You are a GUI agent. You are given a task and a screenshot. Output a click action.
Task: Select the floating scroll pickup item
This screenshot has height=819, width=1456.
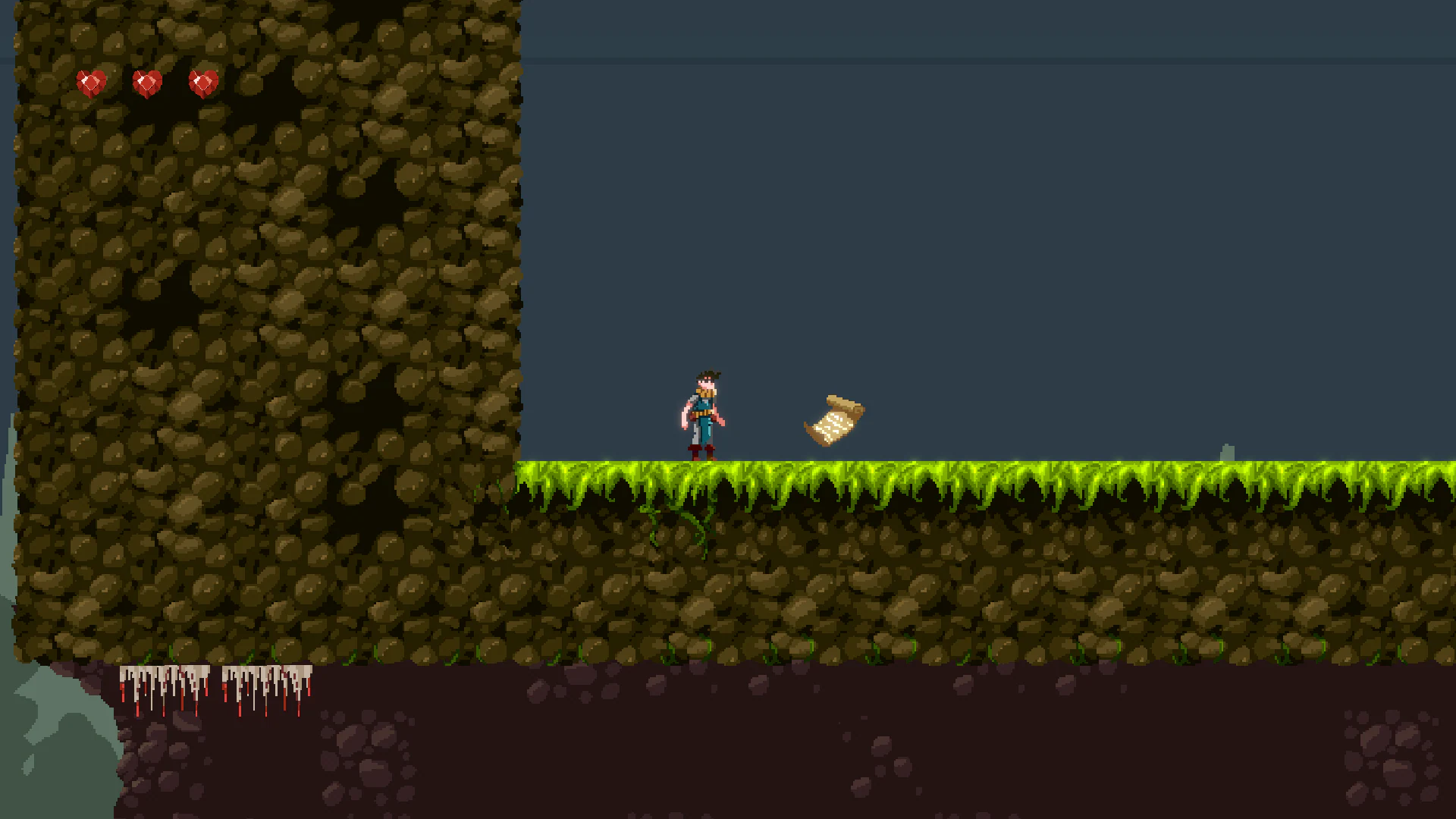833,421
